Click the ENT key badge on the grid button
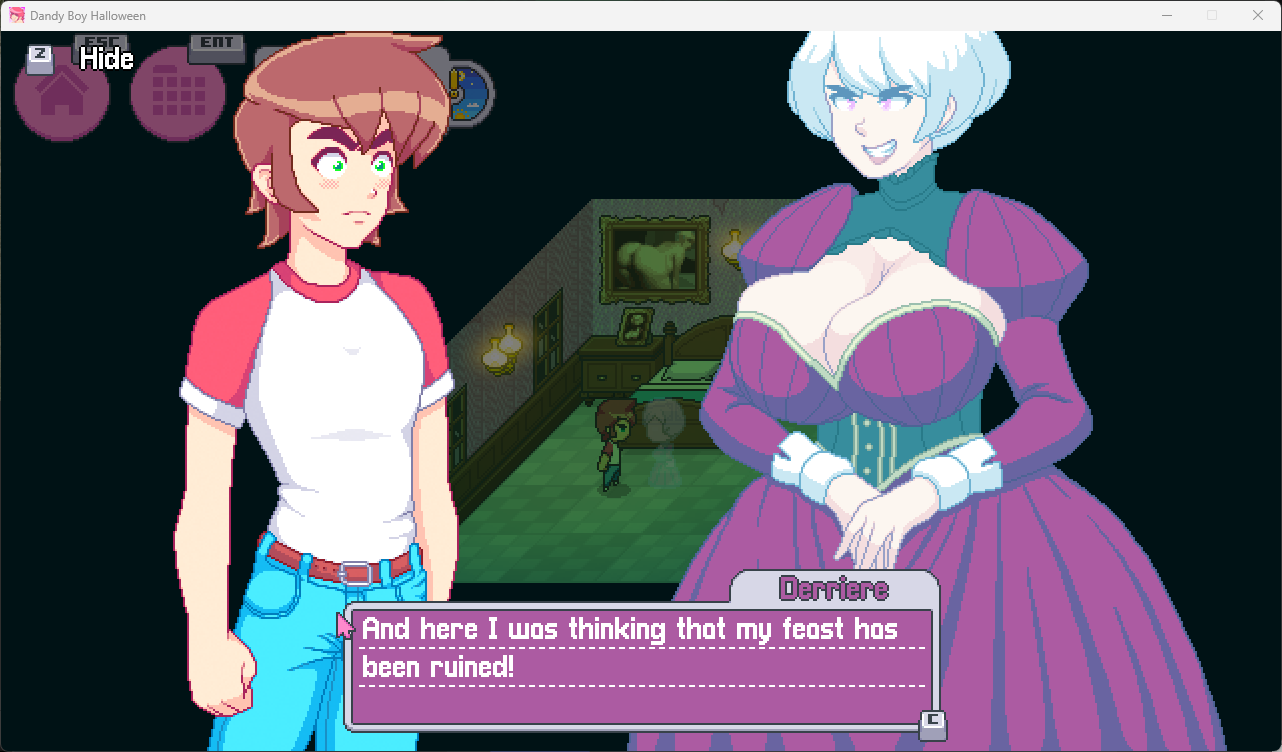The height and width of the screenshot is (752, 1282). click(x=217, y=45)
